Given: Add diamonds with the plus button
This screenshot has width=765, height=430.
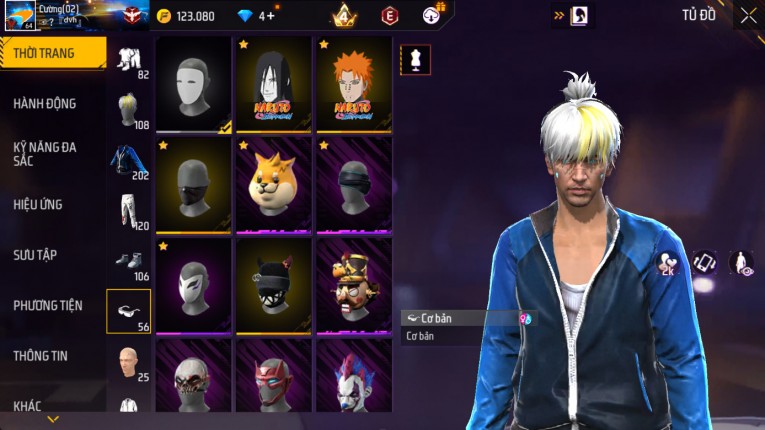Looking at the screenshot, I should 272,16.
